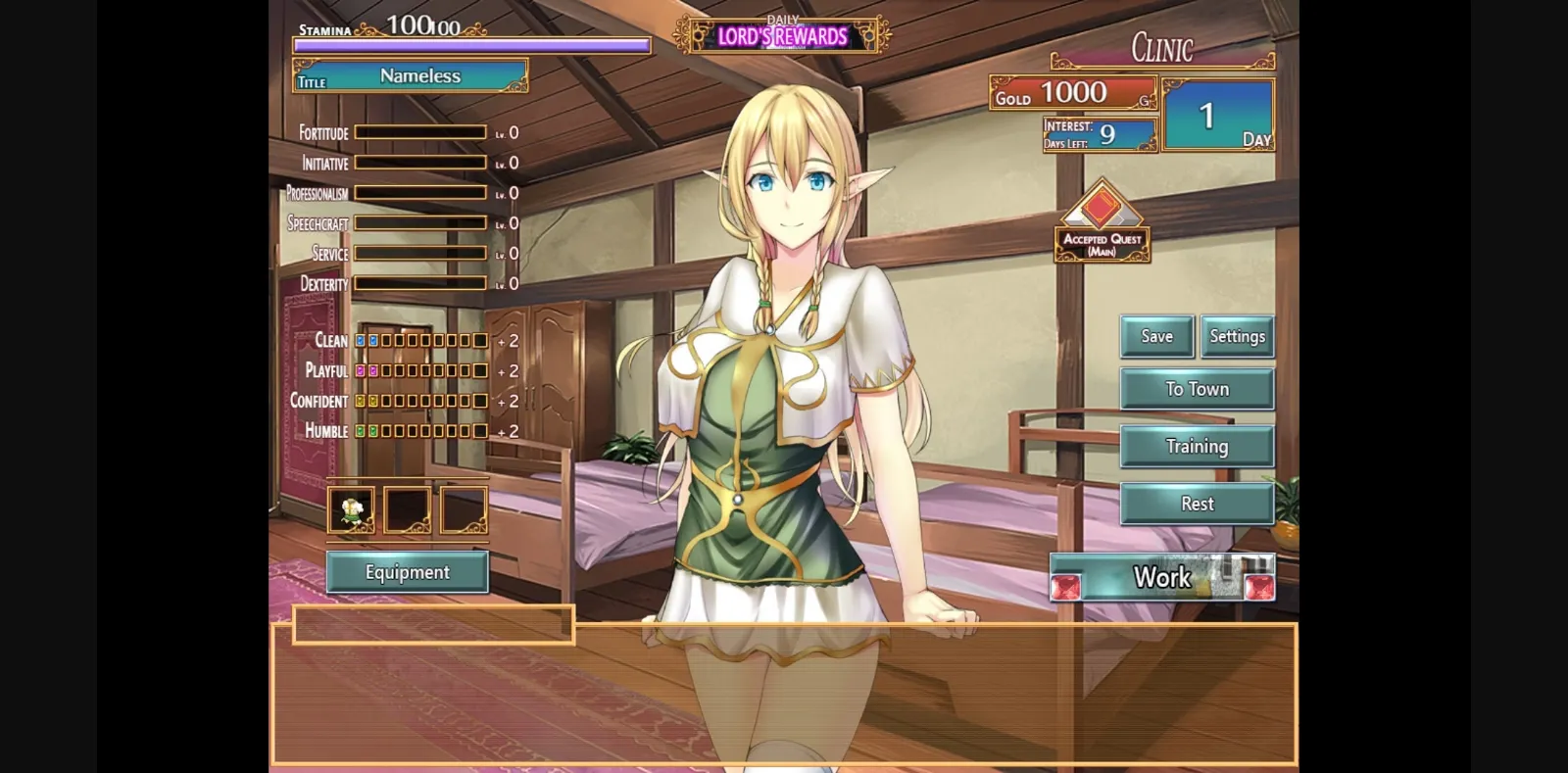Open the Settings panel
Viewport: 1568px width, 773px height.
1237,336
